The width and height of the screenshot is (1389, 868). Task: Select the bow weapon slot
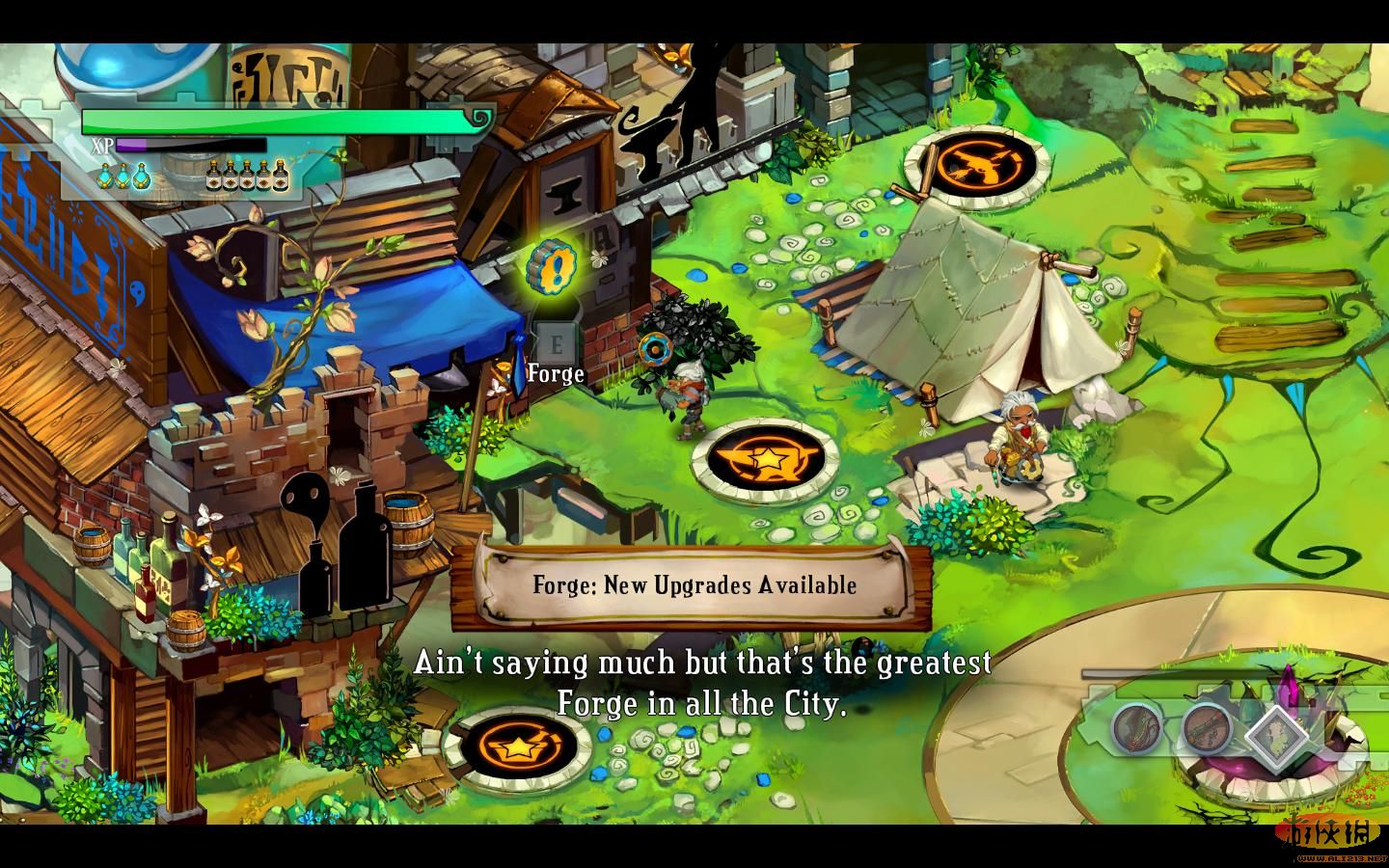(1137, 726)
